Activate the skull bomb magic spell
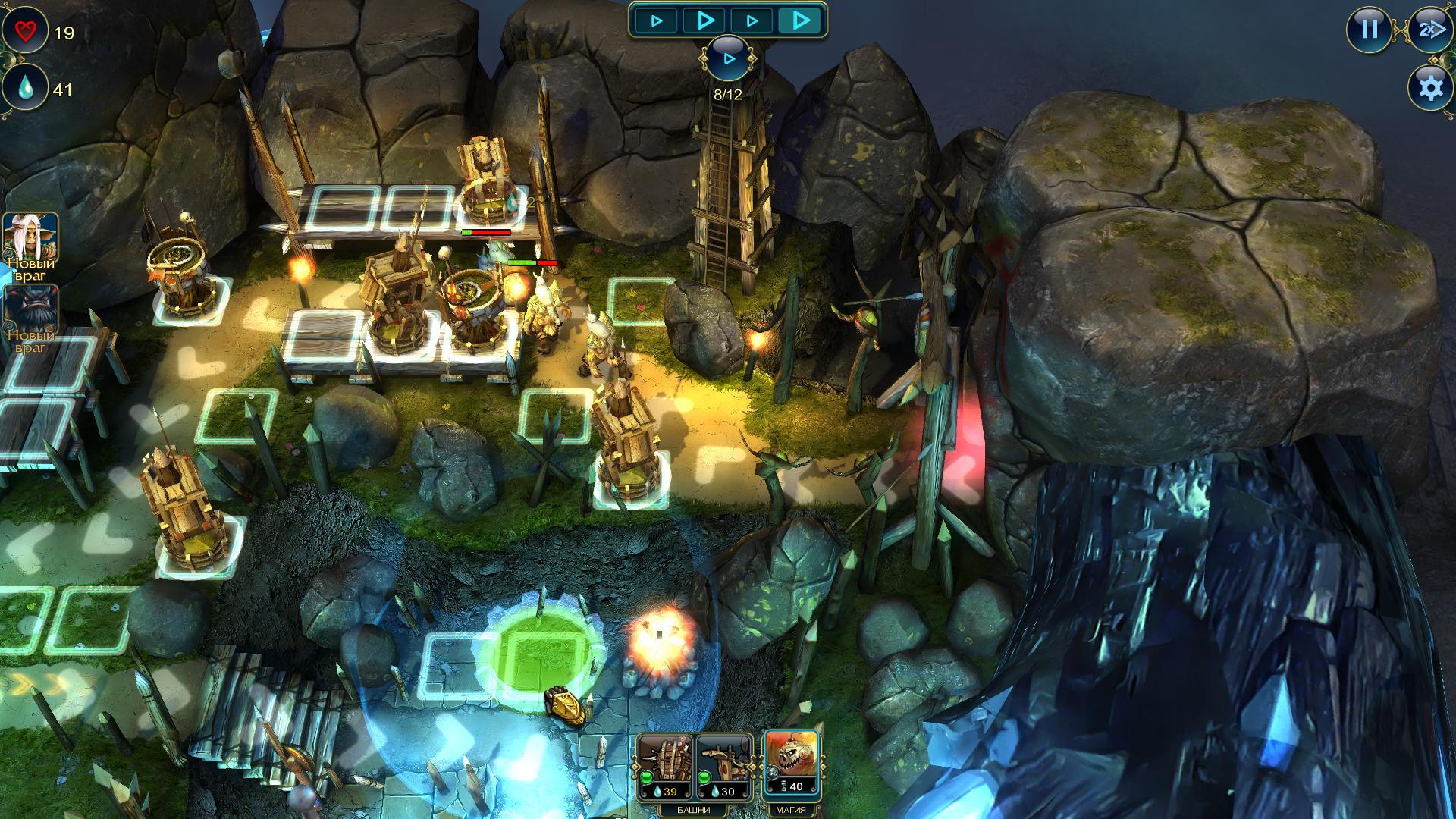 point(792,762)
